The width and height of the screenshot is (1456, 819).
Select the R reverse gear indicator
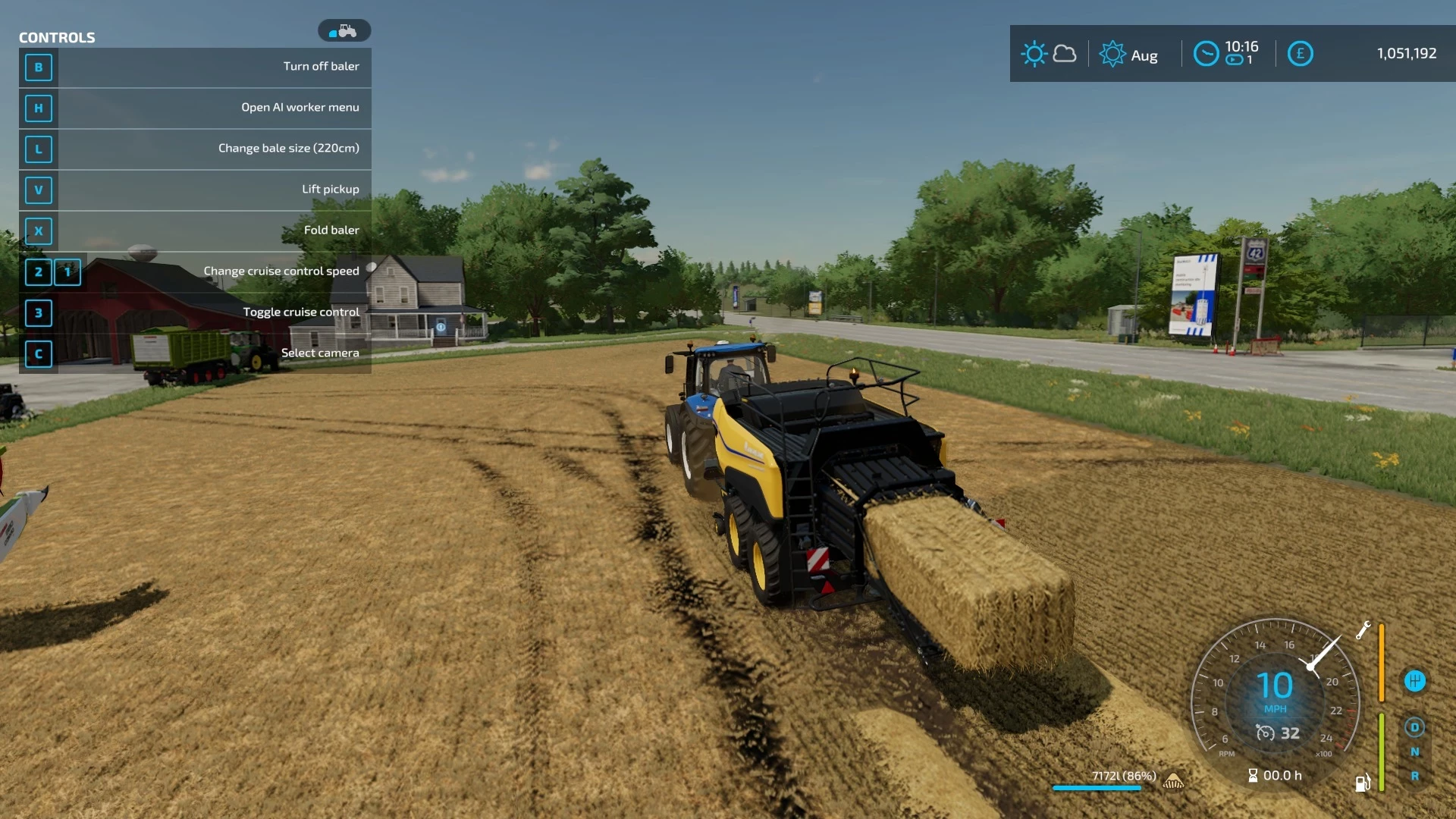(x=1414, y=778)
